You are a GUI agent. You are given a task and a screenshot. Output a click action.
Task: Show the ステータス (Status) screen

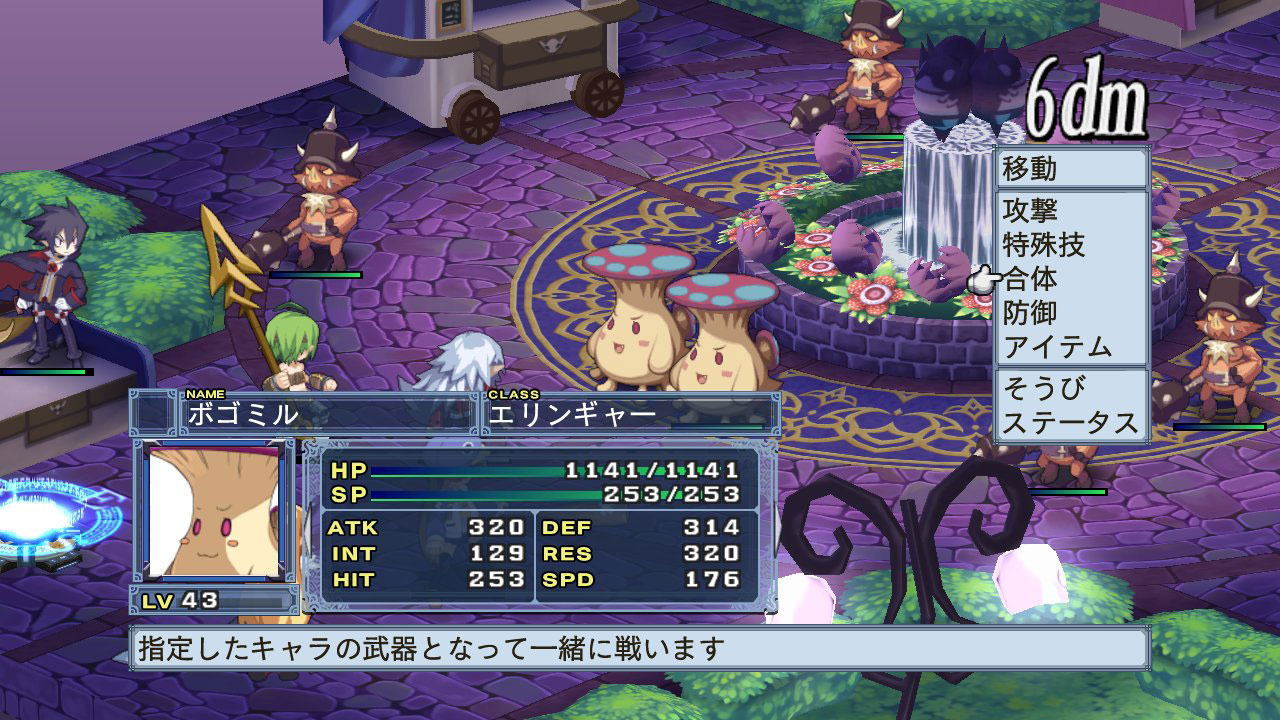point(1070,422)
